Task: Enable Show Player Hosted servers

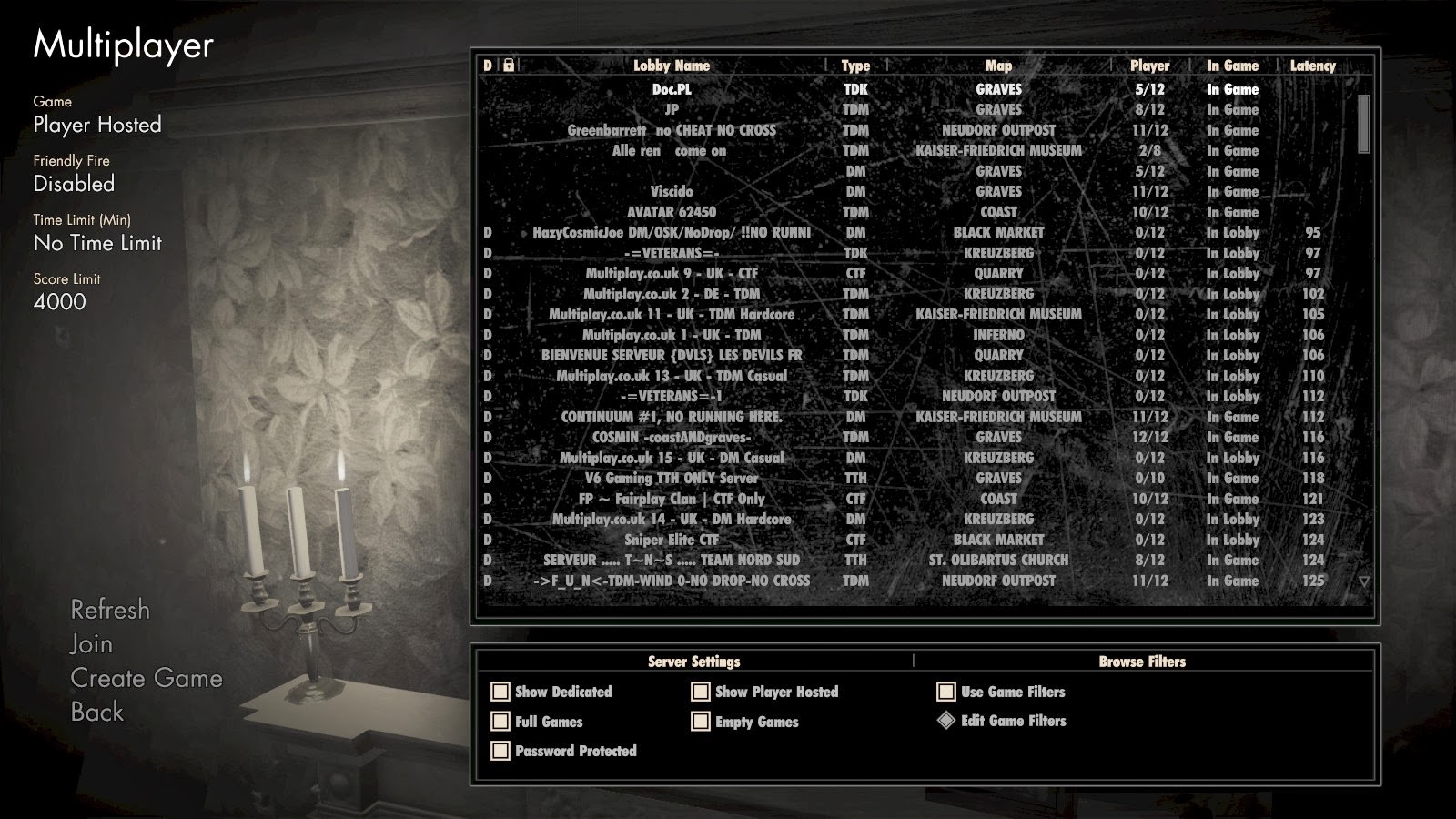Action: point(699,692)
